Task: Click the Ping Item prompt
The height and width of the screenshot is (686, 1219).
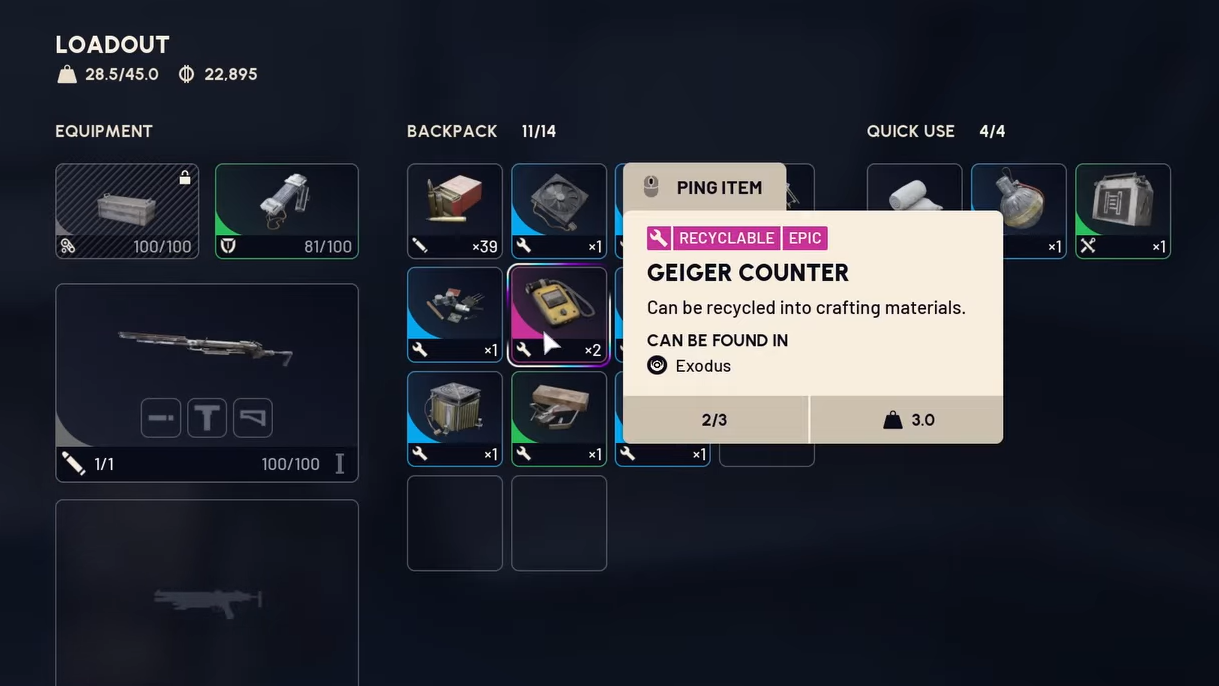Action: pos(705,187)
